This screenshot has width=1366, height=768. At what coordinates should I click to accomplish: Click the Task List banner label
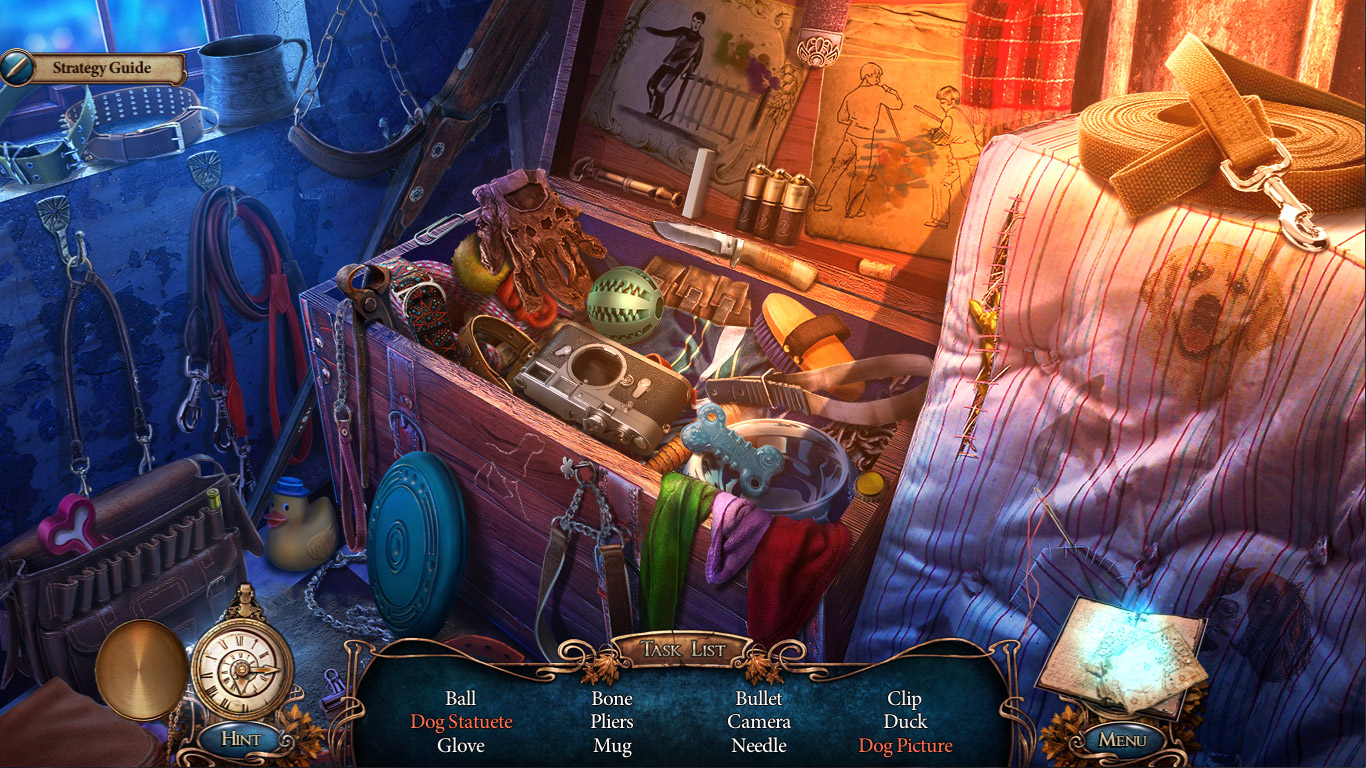click(683, 647)
